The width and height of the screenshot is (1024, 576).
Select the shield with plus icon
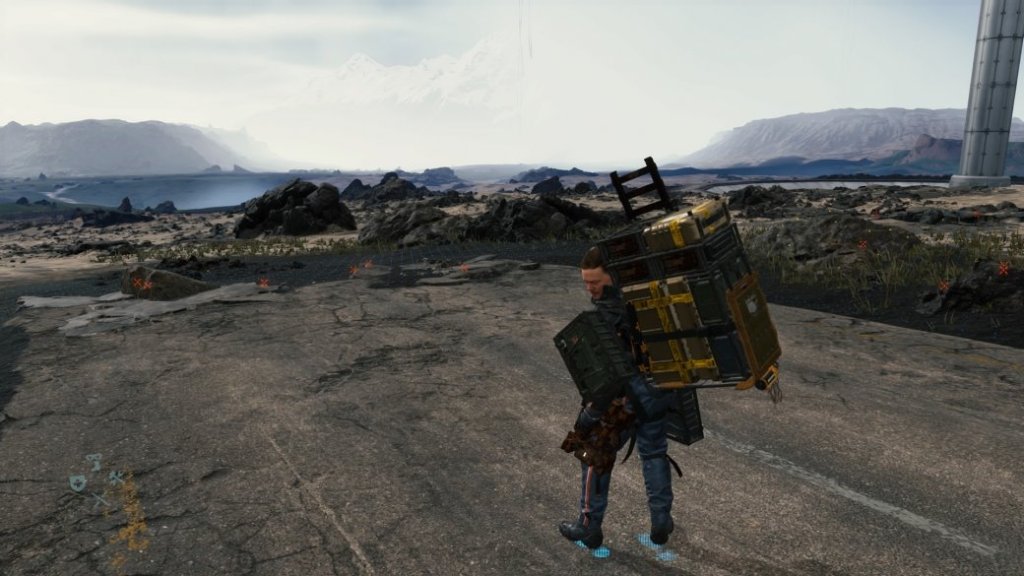point(77,483)
